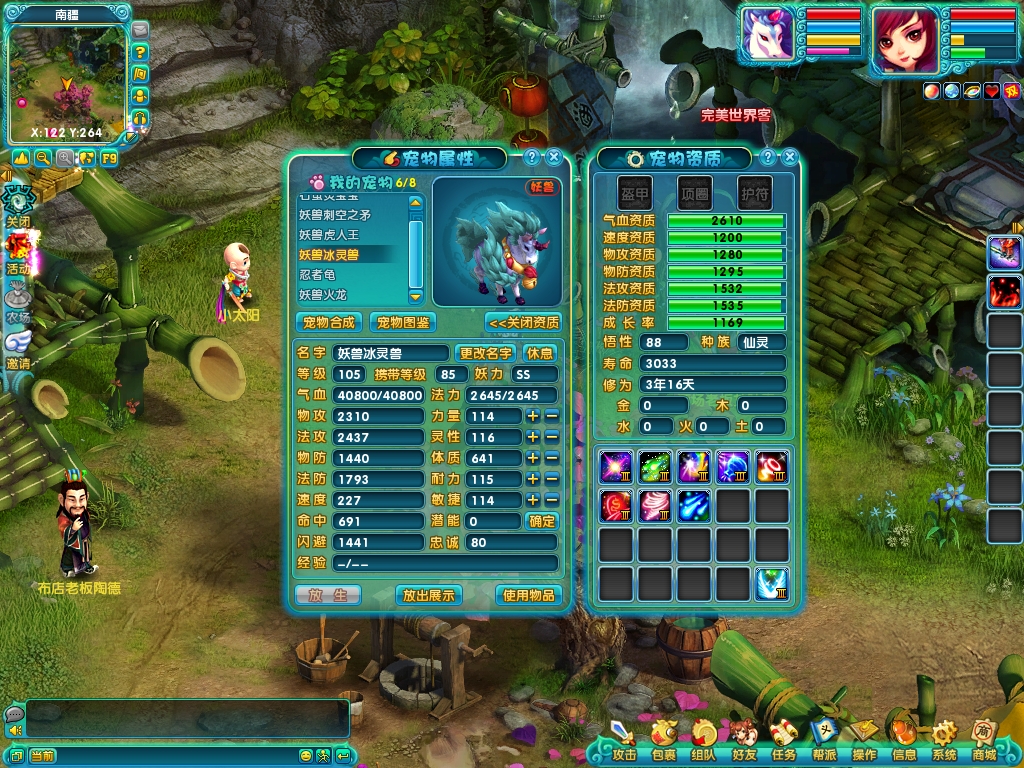Click the 休息 rest button

(540, 353)
